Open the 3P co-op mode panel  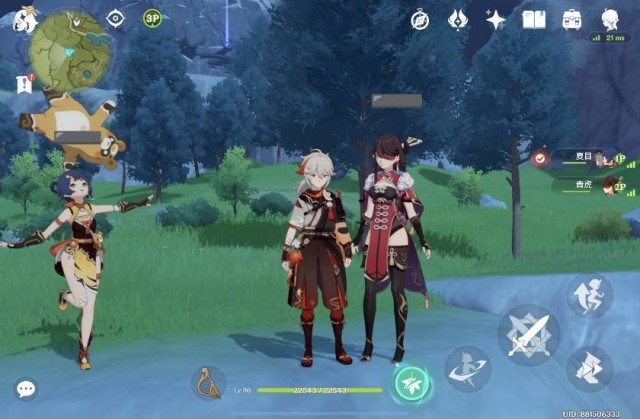152,18
